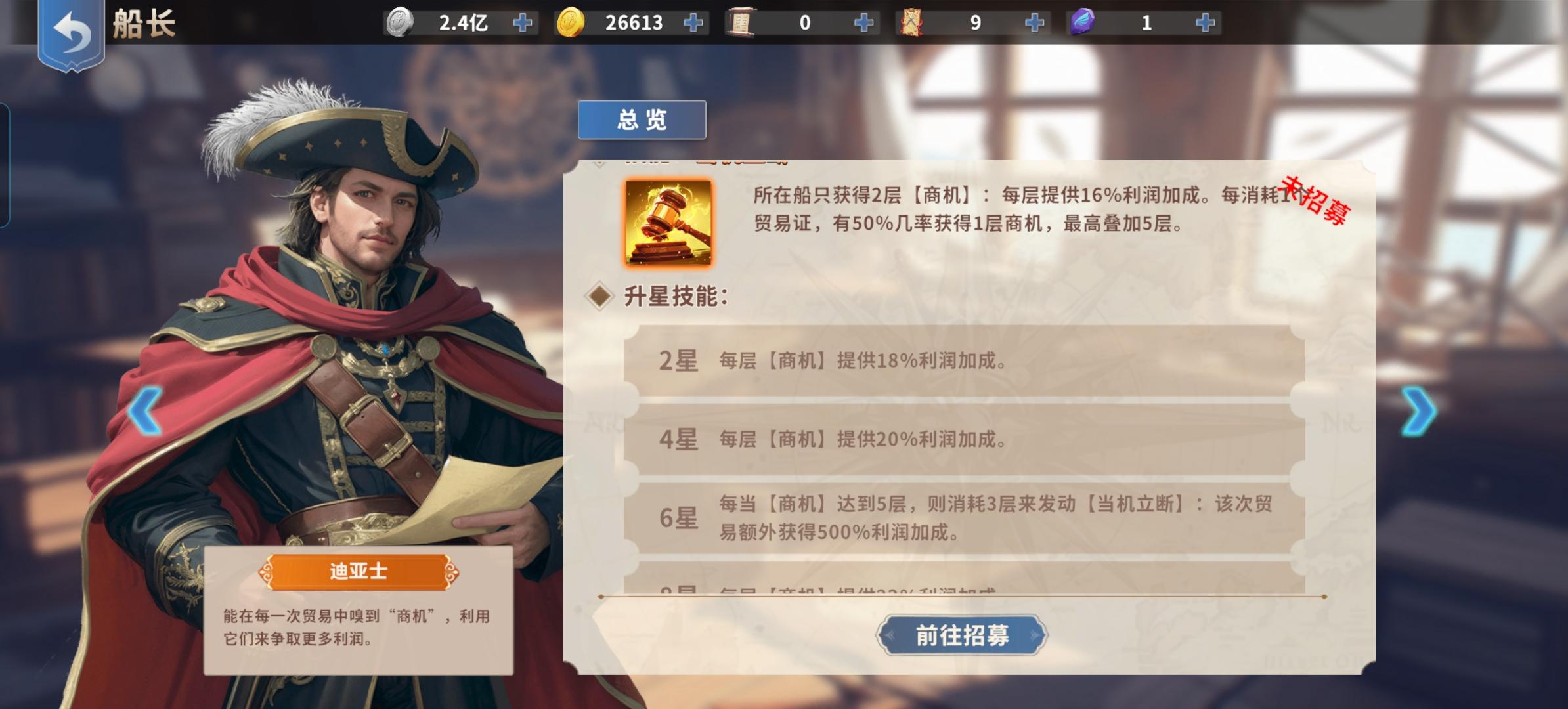Click the gold coin currency icon

click(x=573, y=22)
